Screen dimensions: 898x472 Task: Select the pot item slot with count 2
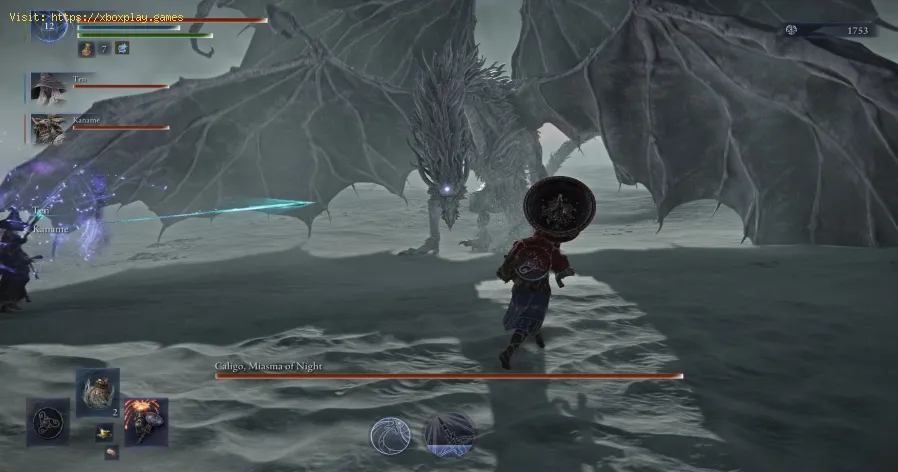tap(98, 391)
